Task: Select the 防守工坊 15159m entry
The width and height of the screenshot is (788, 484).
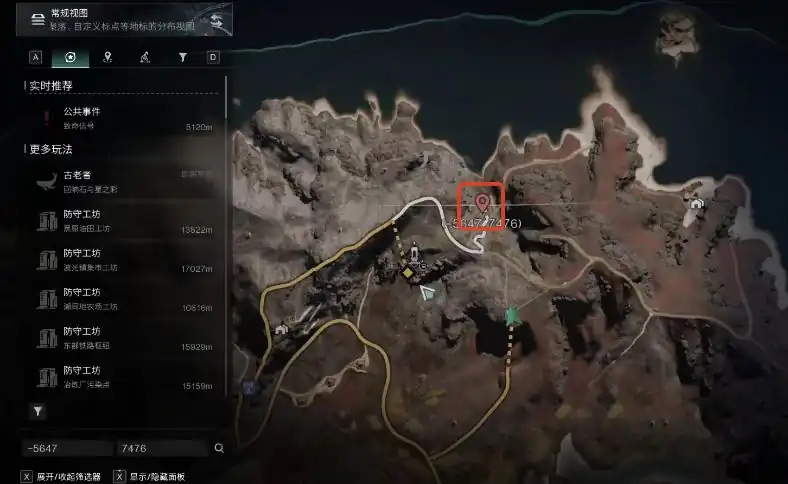Action: click(120, 377)
